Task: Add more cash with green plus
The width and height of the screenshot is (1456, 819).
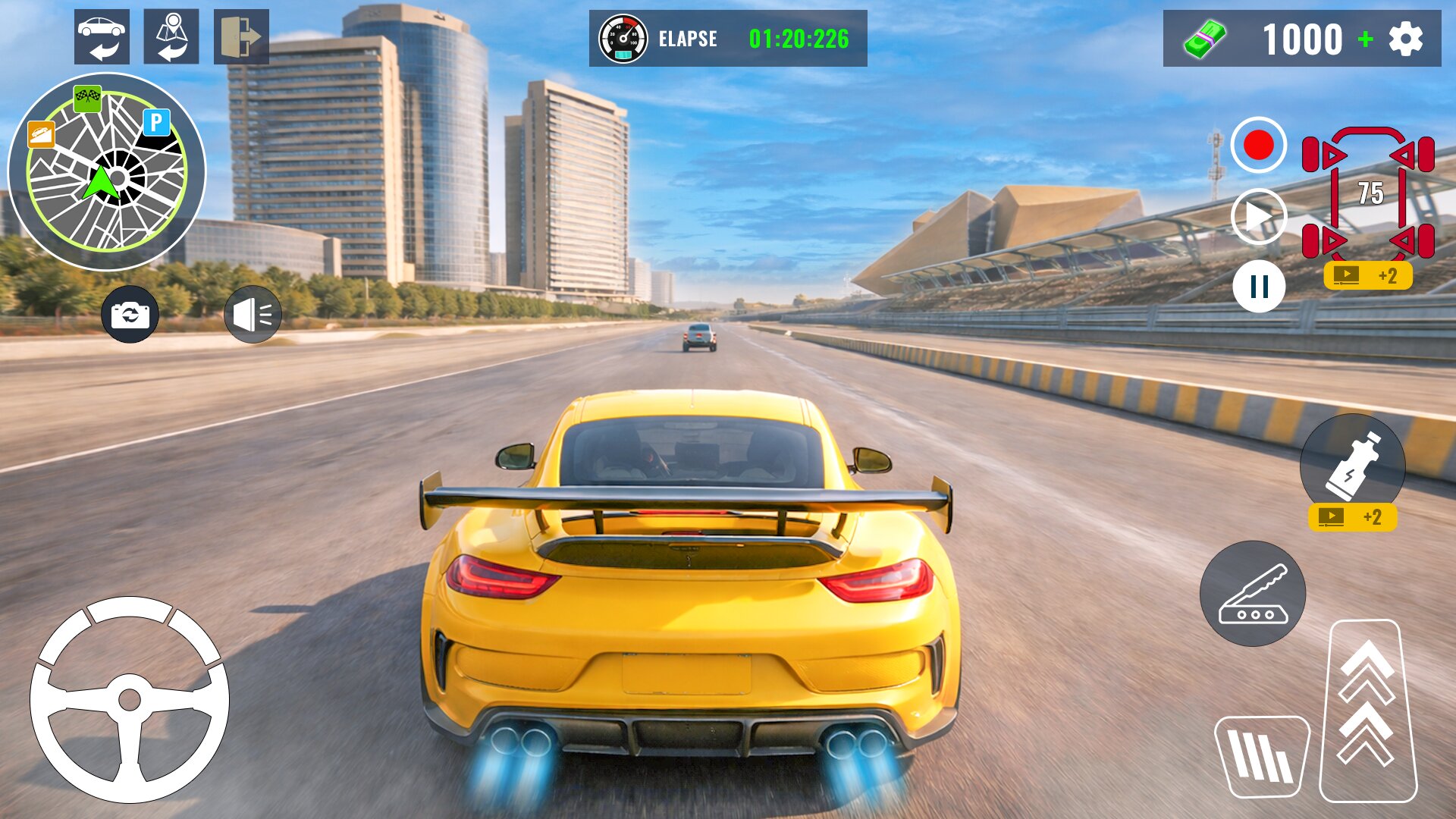Action: [x=1365, y=39]
